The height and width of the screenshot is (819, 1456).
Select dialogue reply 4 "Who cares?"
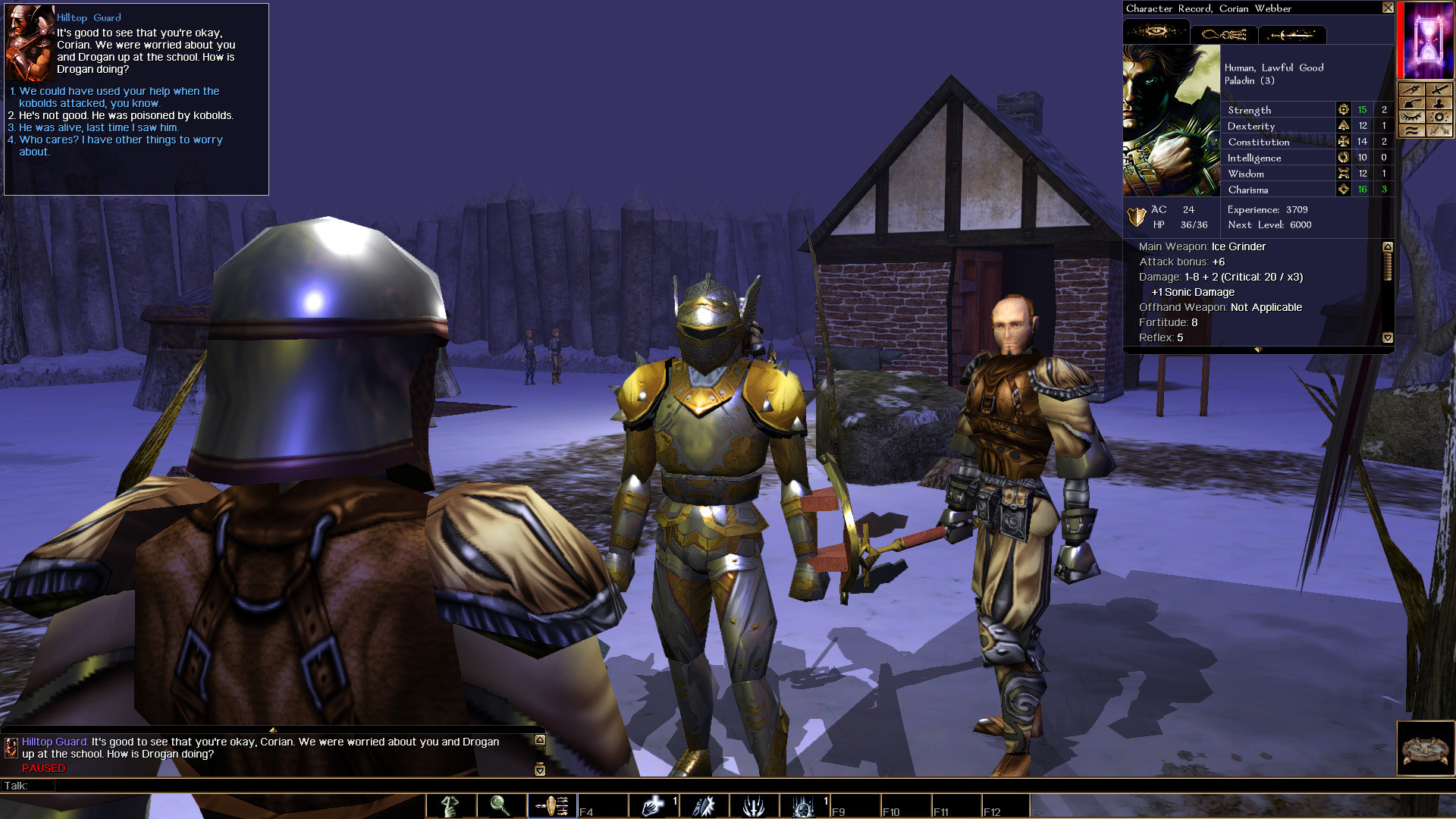[x=114, y=140]
